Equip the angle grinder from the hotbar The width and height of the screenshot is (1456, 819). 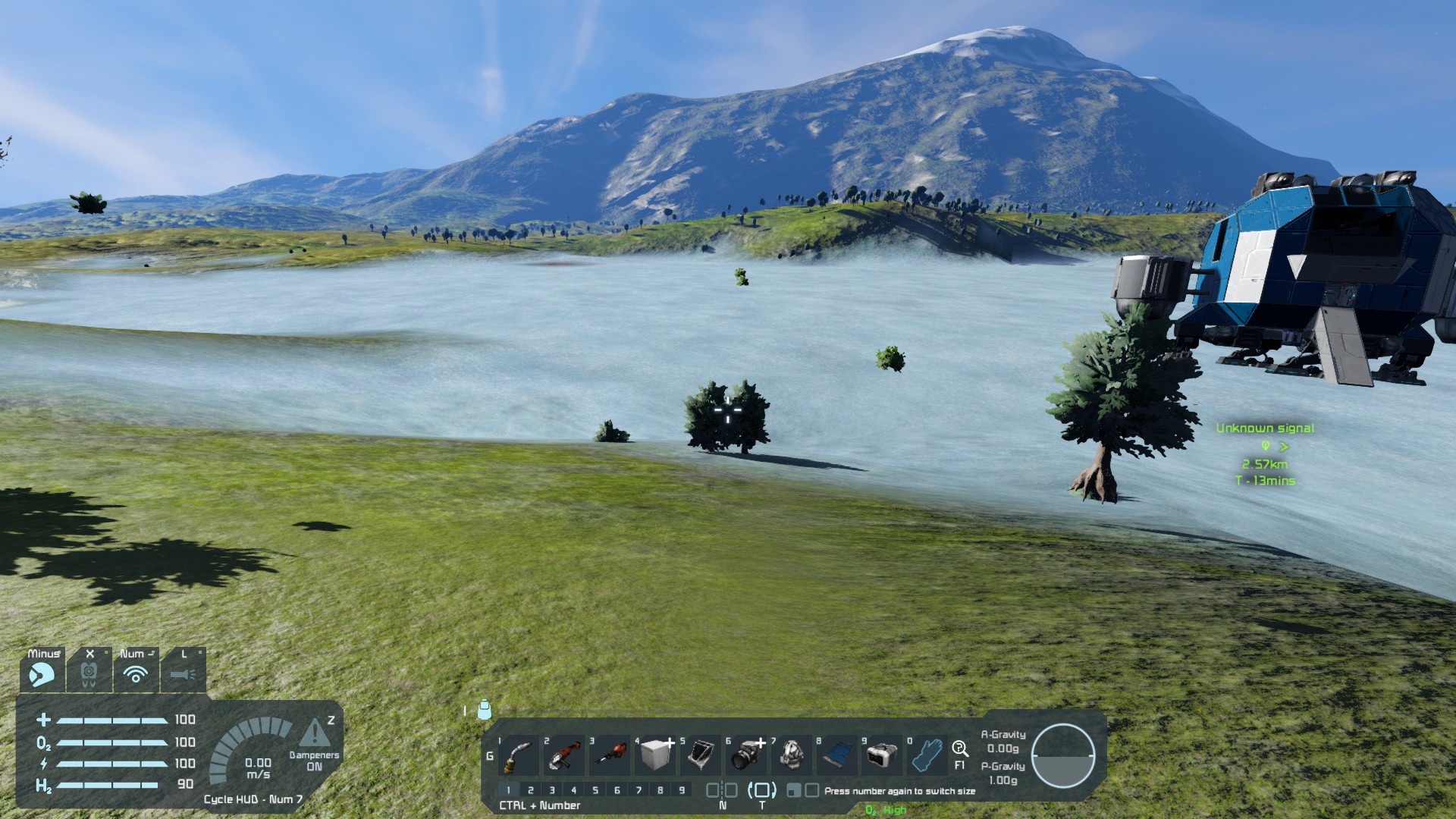pos(564,755)
